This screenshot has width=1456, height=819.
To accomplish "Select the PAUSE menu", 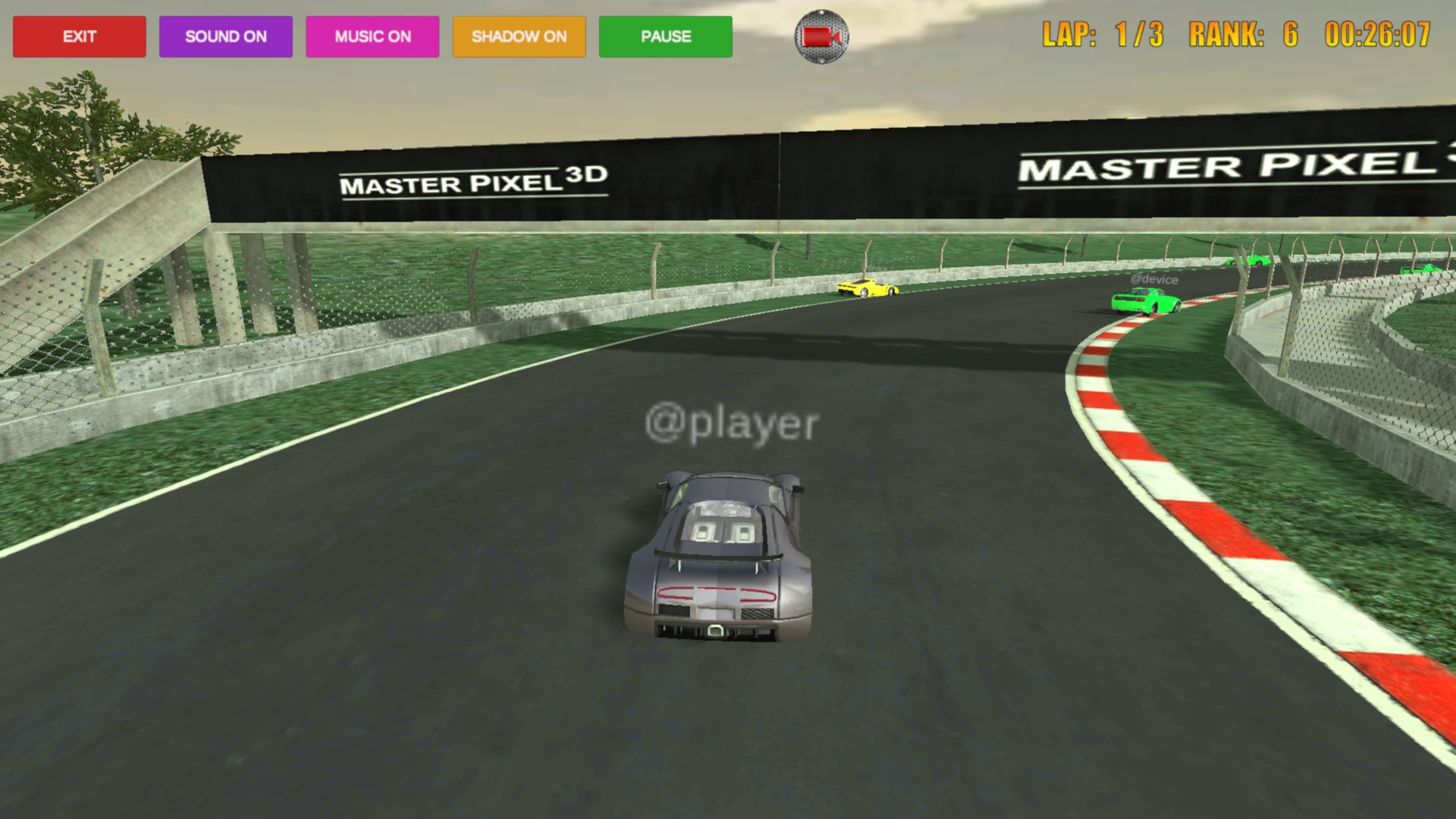I will (x=665, y=36).
